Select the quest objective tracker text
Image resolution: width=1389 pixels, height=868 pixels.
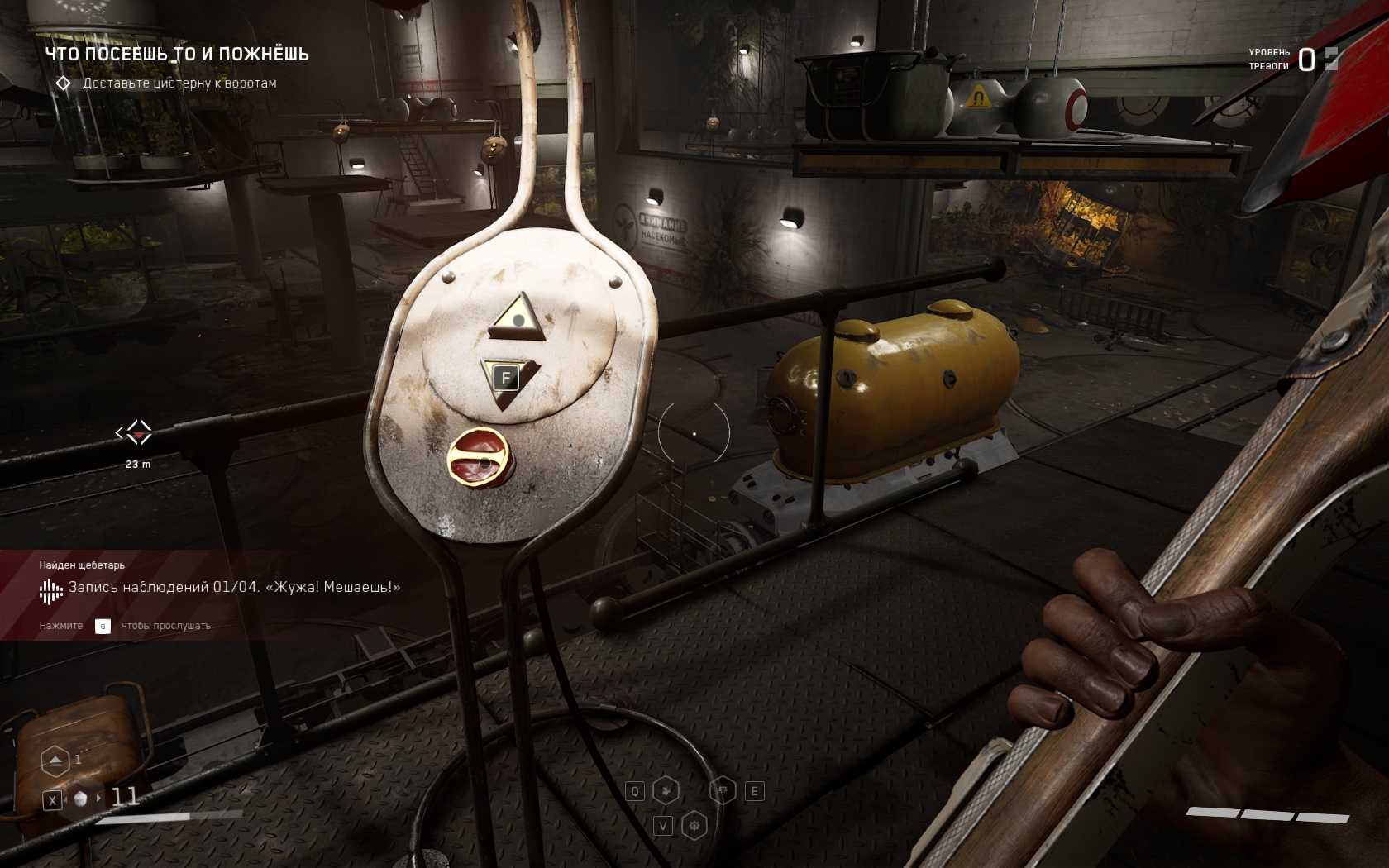pyautogui.click(x=179, y=83)
